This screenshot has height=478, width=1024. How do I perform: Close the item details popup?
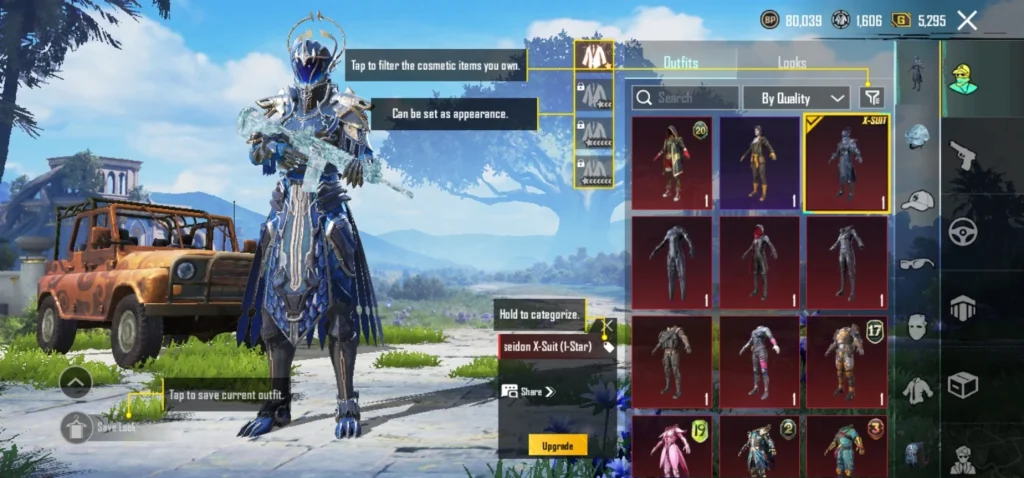[607, 325]
